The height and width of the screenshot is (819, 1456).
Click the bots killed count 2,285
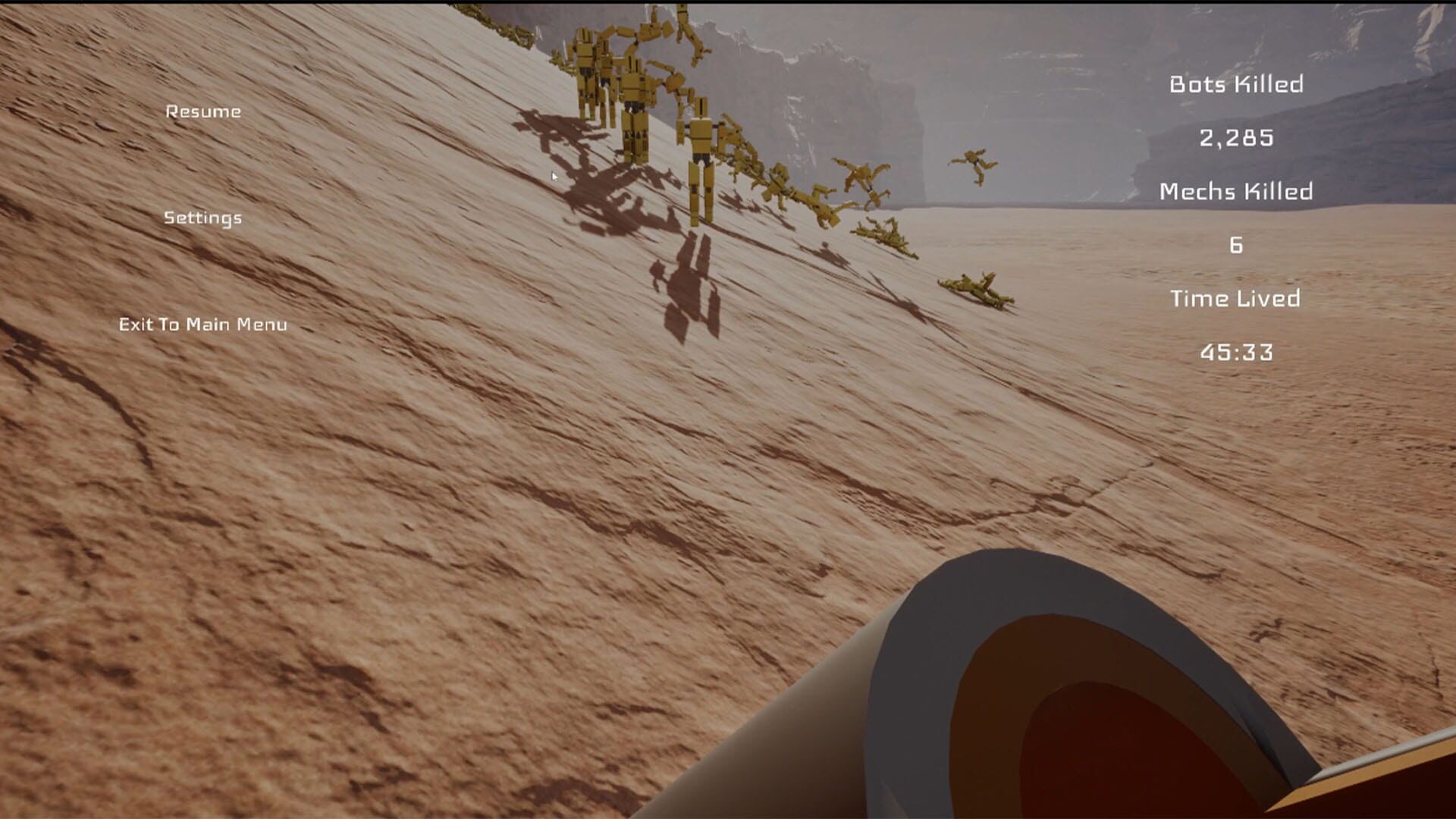(1236, 138)
